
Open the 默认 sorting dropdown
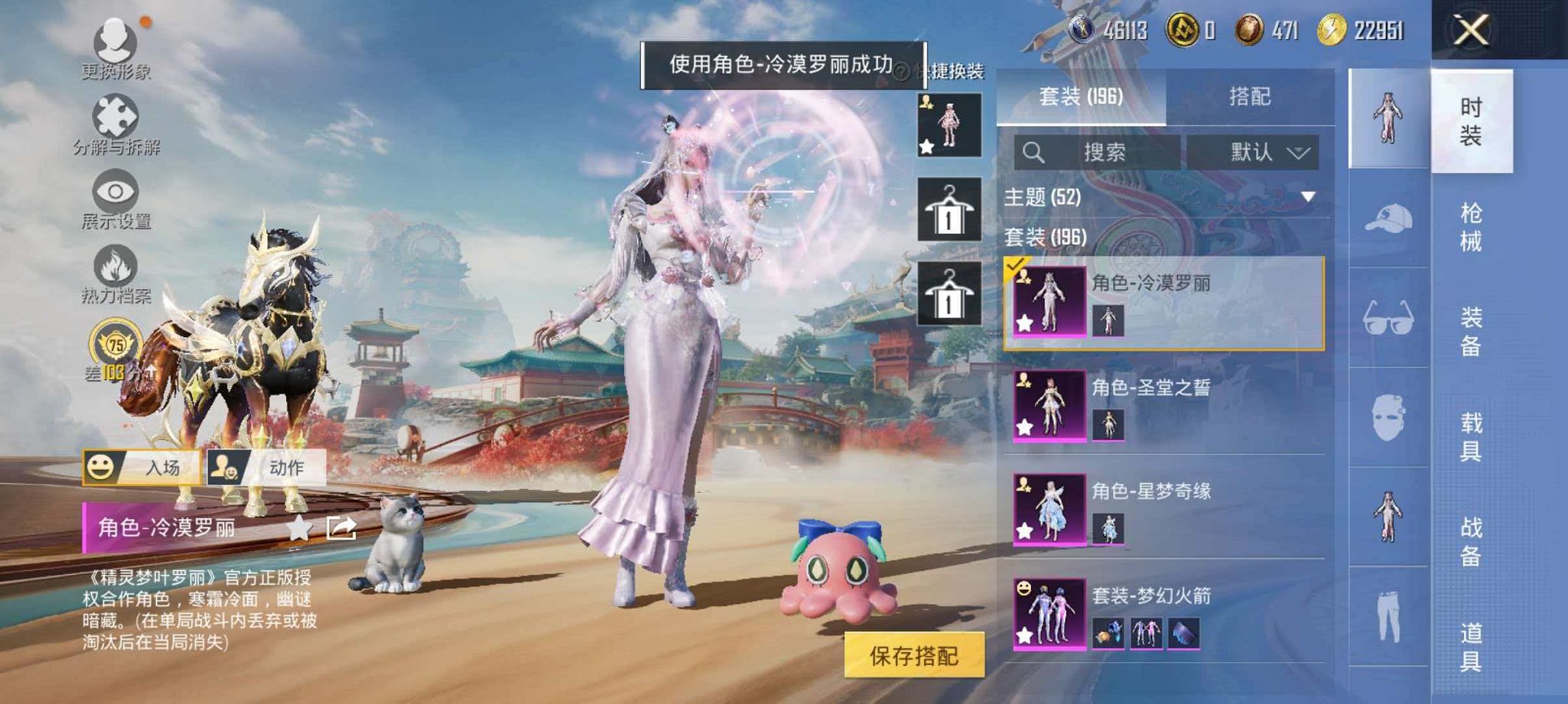coord(1259,152)
